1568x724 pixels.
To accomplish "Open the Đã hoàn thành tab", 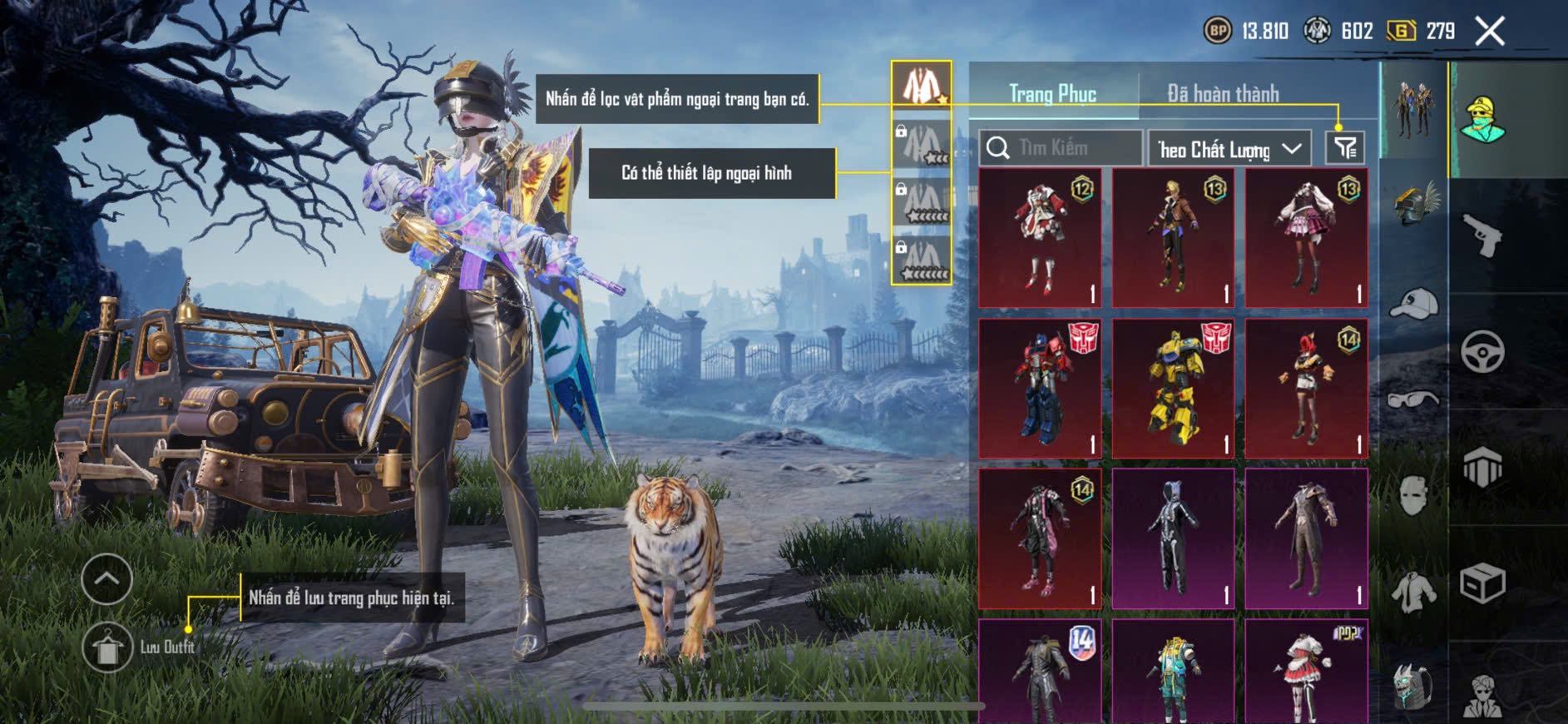I will tap(1222, 94).
